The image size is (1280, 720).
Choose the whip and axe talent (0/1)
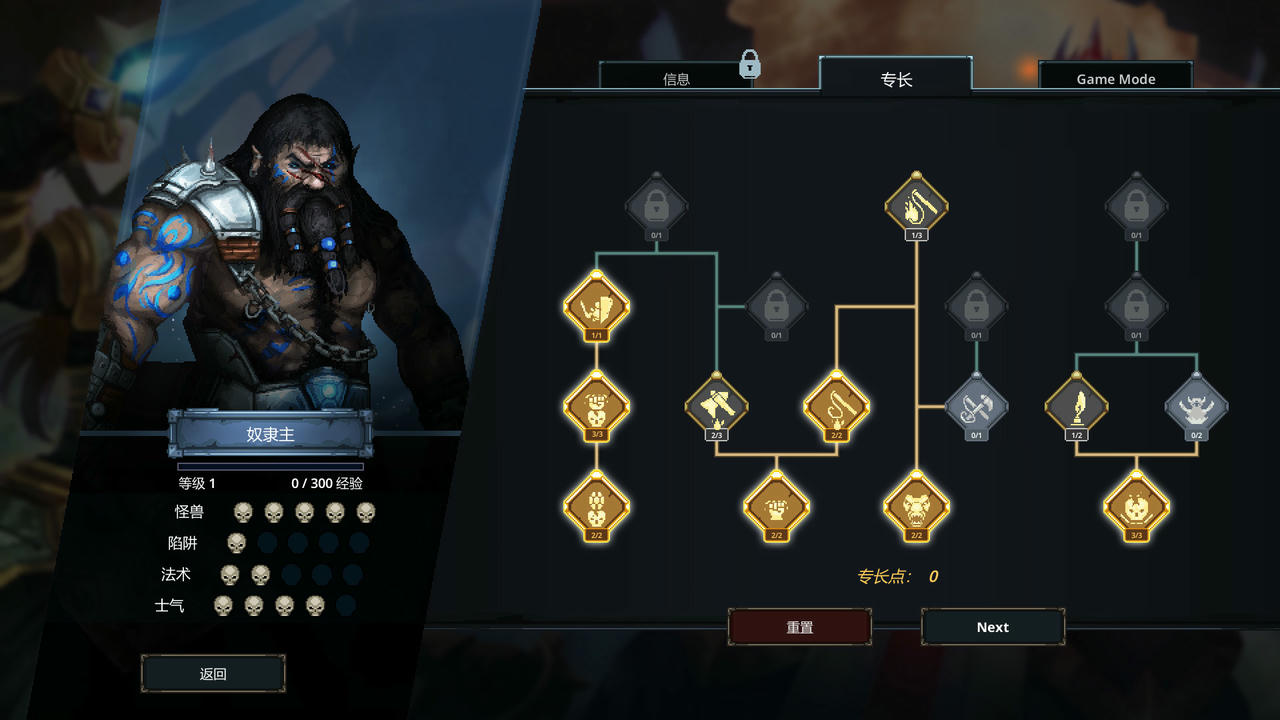(x=976, y=406)
